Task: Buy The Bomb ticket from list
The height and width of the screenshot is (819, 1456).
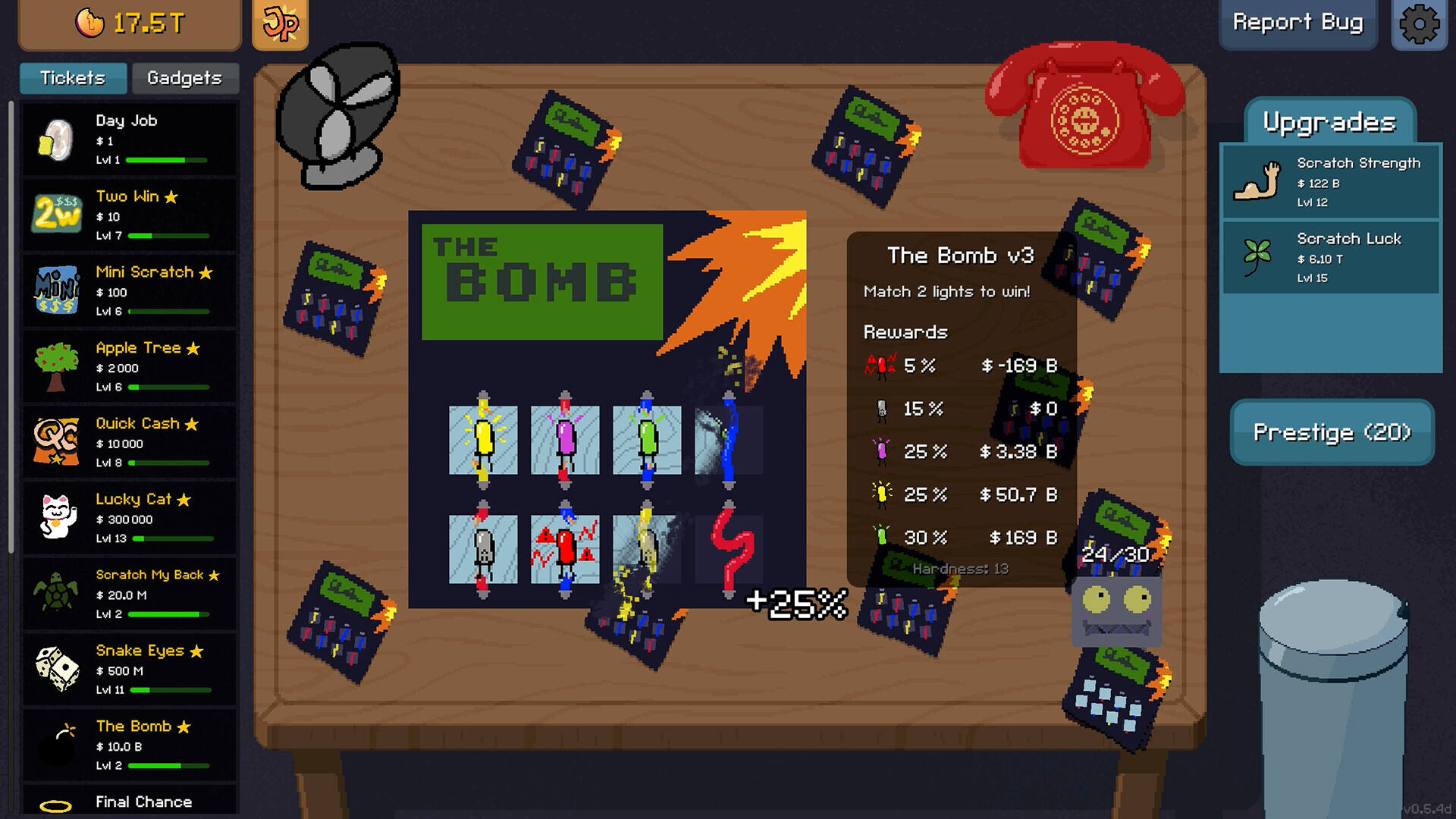Action: (129, 746)
